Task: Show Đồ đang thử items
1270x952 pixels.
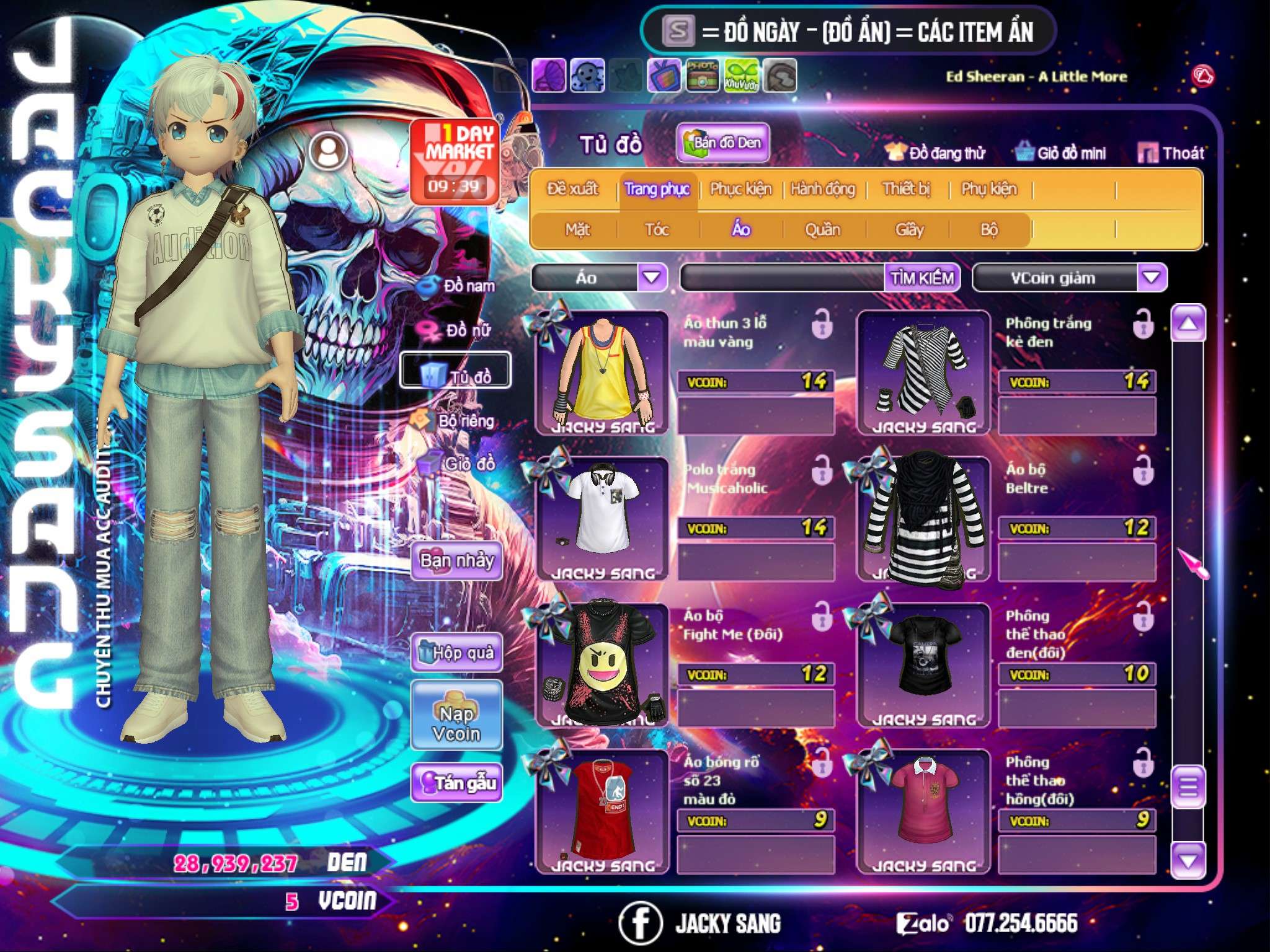Action: pos(936,152)
